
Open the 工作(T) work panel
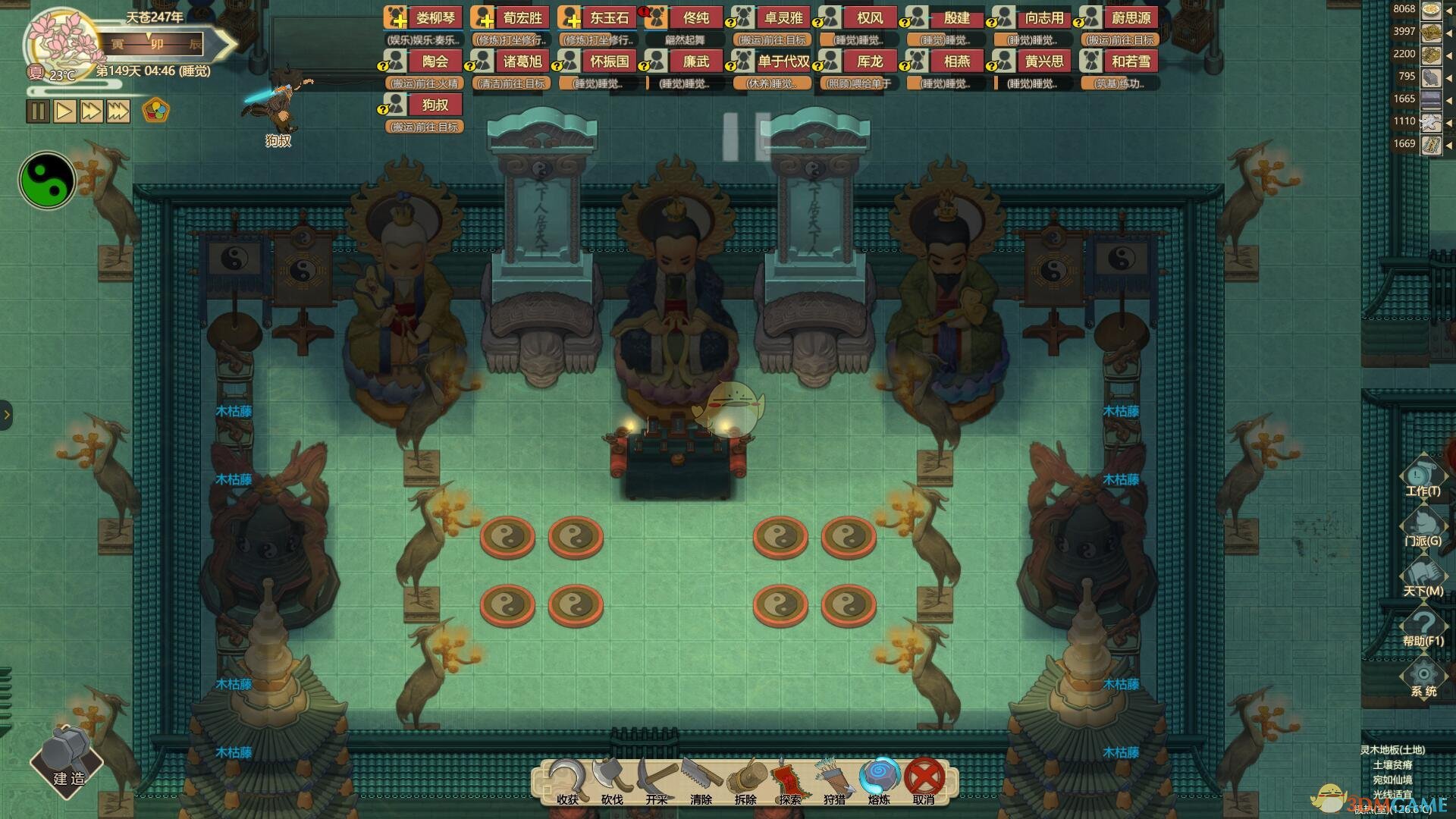(1423, 478)
